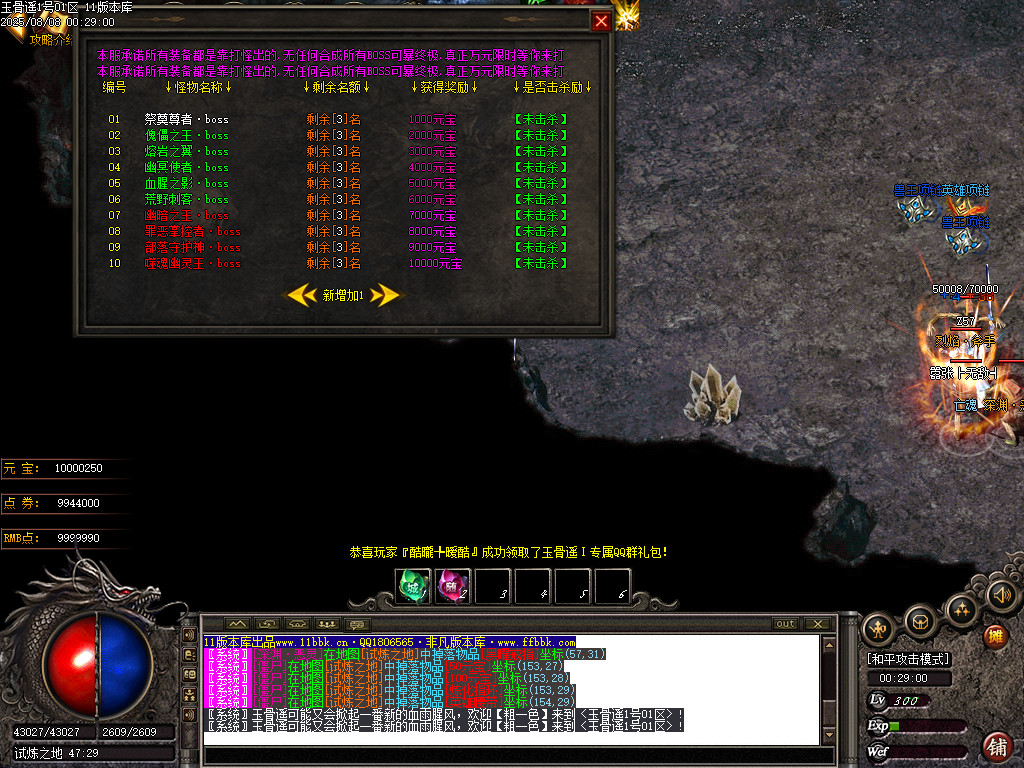Open the 摊 stall button
Viewport: 1024px width, 768px height.
click(x=996, y=636)
